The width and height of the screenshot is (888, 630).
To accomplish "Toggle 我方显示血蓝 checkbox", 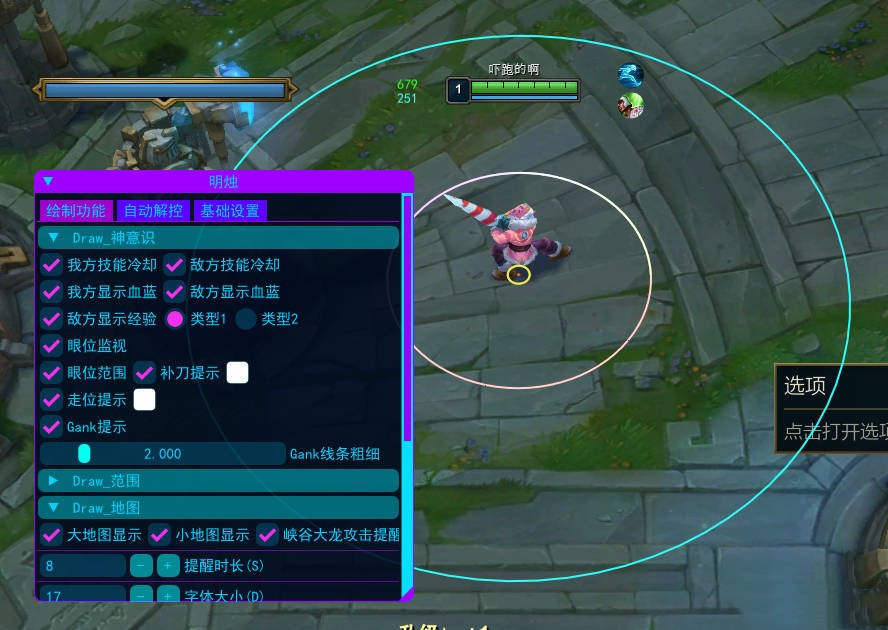I will point(52,292).
